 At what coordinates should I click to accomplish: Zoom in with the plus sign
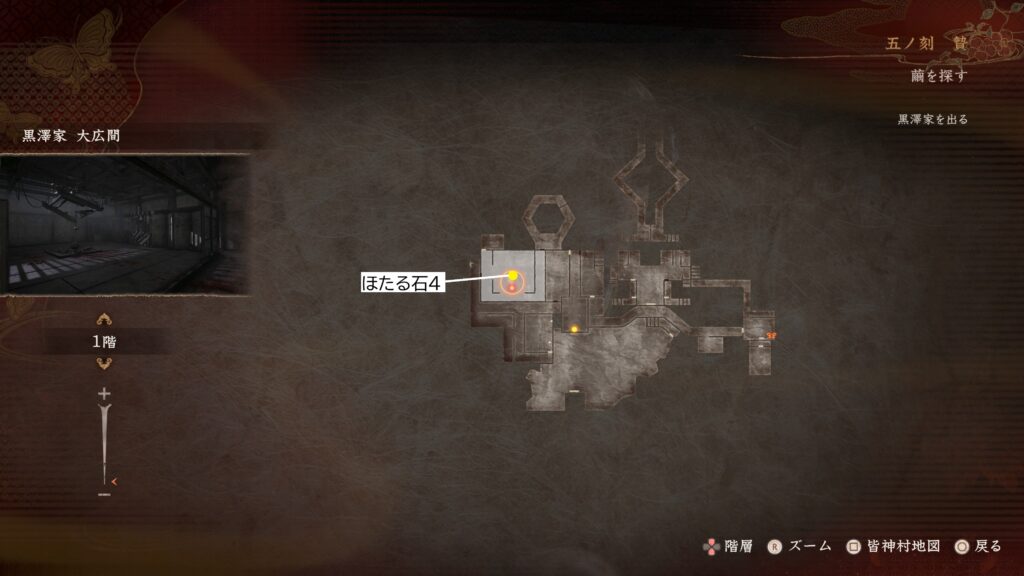pyautogui.click(x=104, y=394)
